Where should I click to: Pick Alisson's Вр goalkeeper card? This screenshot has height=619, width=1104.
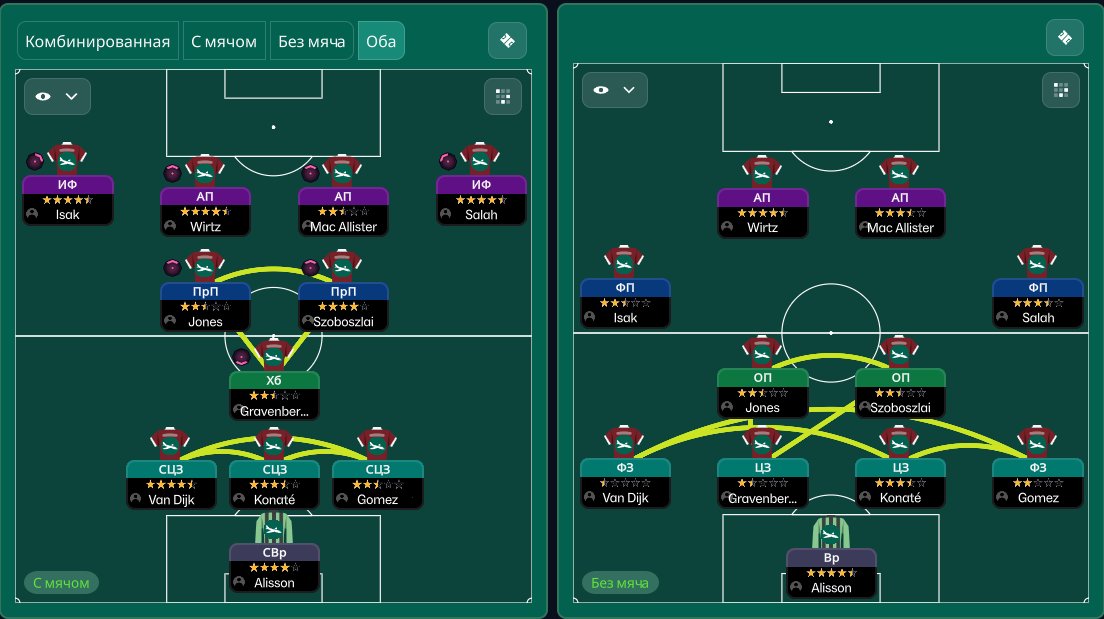[831, 572]
